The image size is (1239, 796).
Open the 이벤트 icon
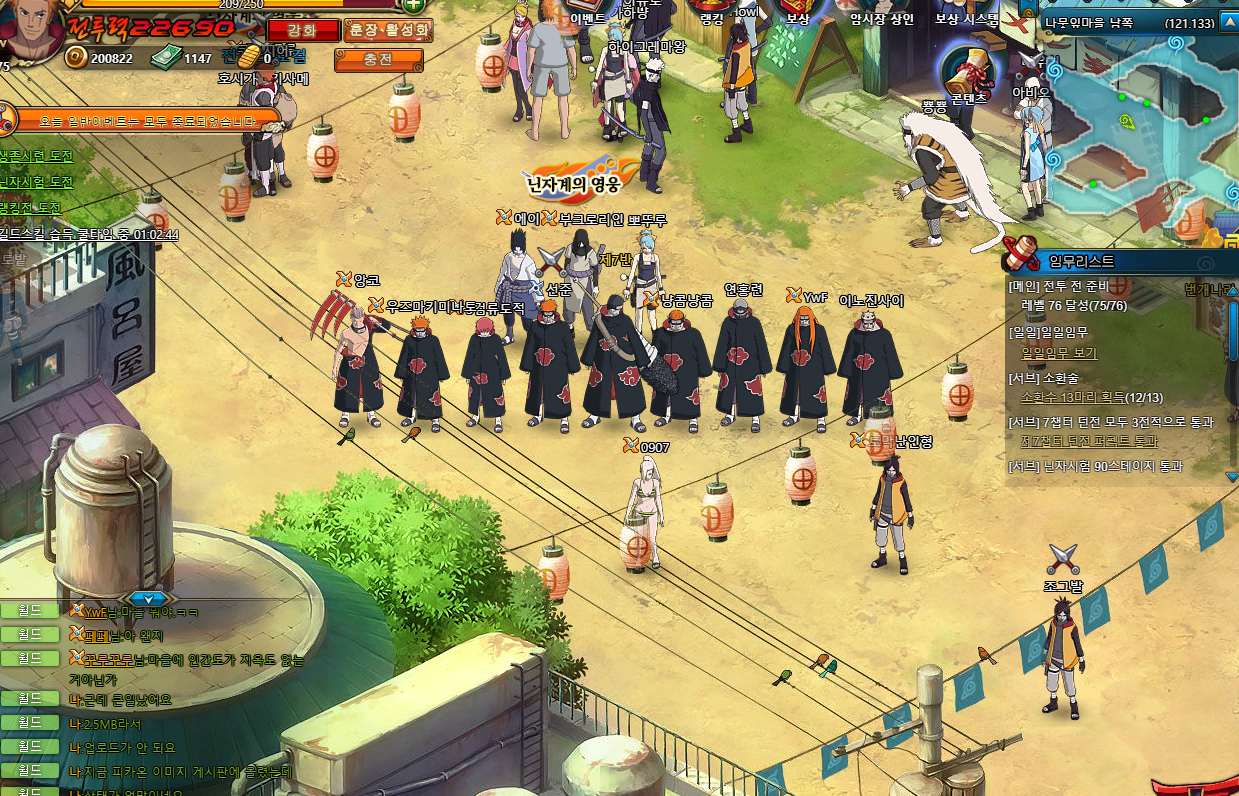pyautogui.click(x=589, y=10)
